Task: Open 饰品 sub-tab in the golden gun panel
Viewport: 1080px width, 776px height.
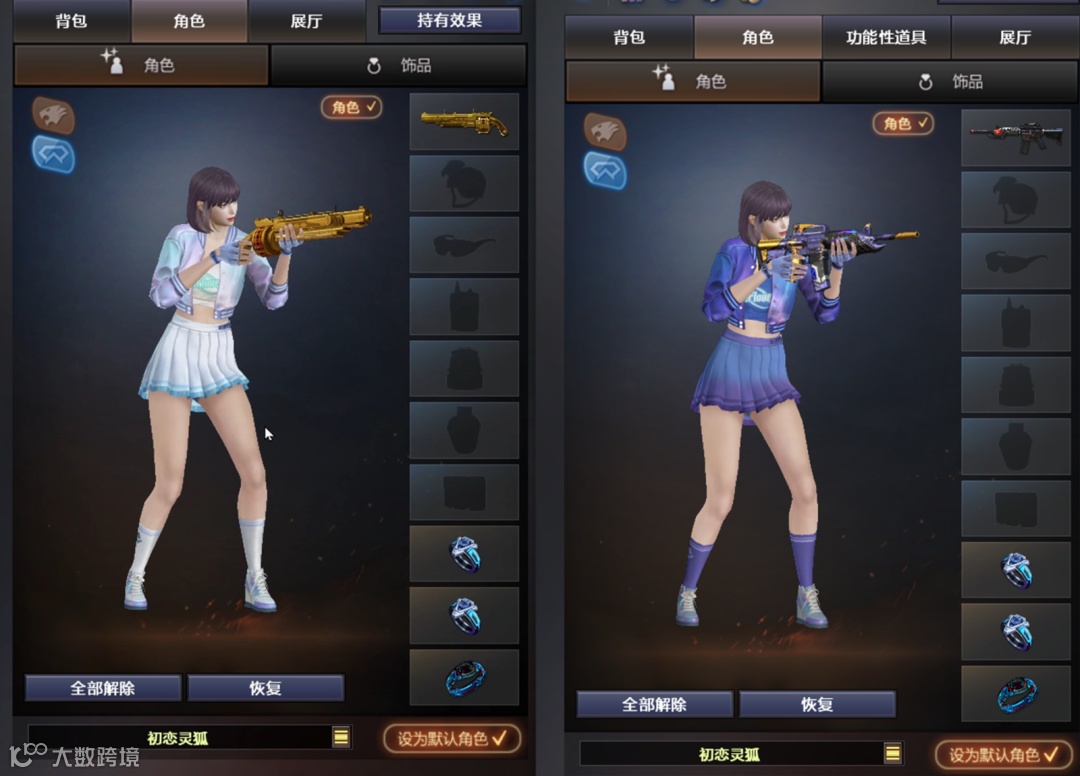Action: tap(399, 66)
